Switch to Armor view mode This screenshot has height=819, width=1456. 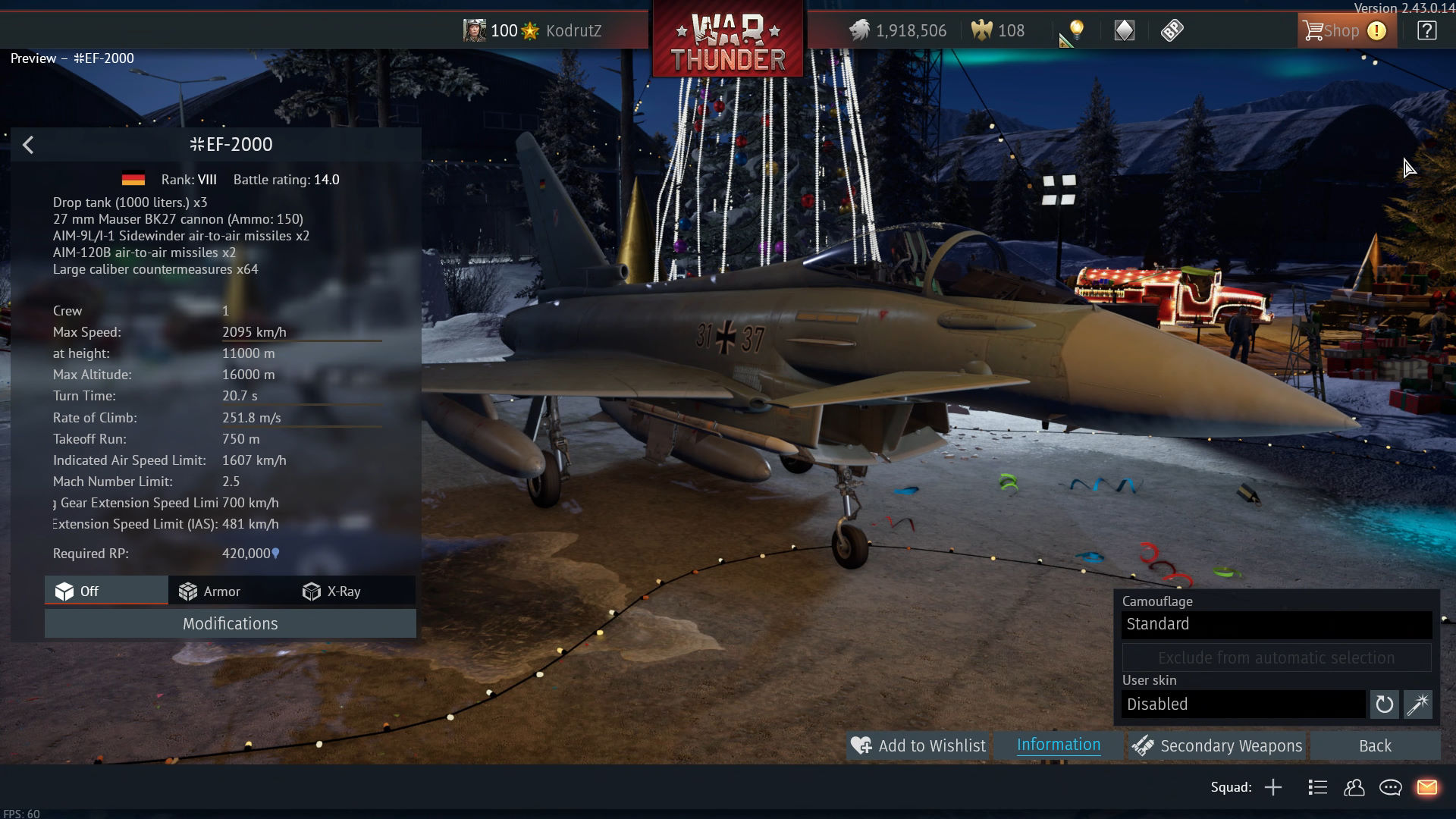click(x=210, y=591)
